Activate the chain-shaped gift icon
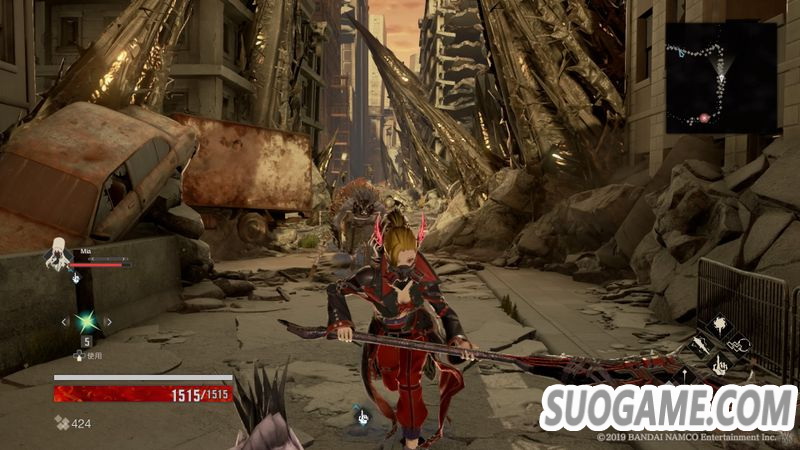 click(x=740, y=346)
